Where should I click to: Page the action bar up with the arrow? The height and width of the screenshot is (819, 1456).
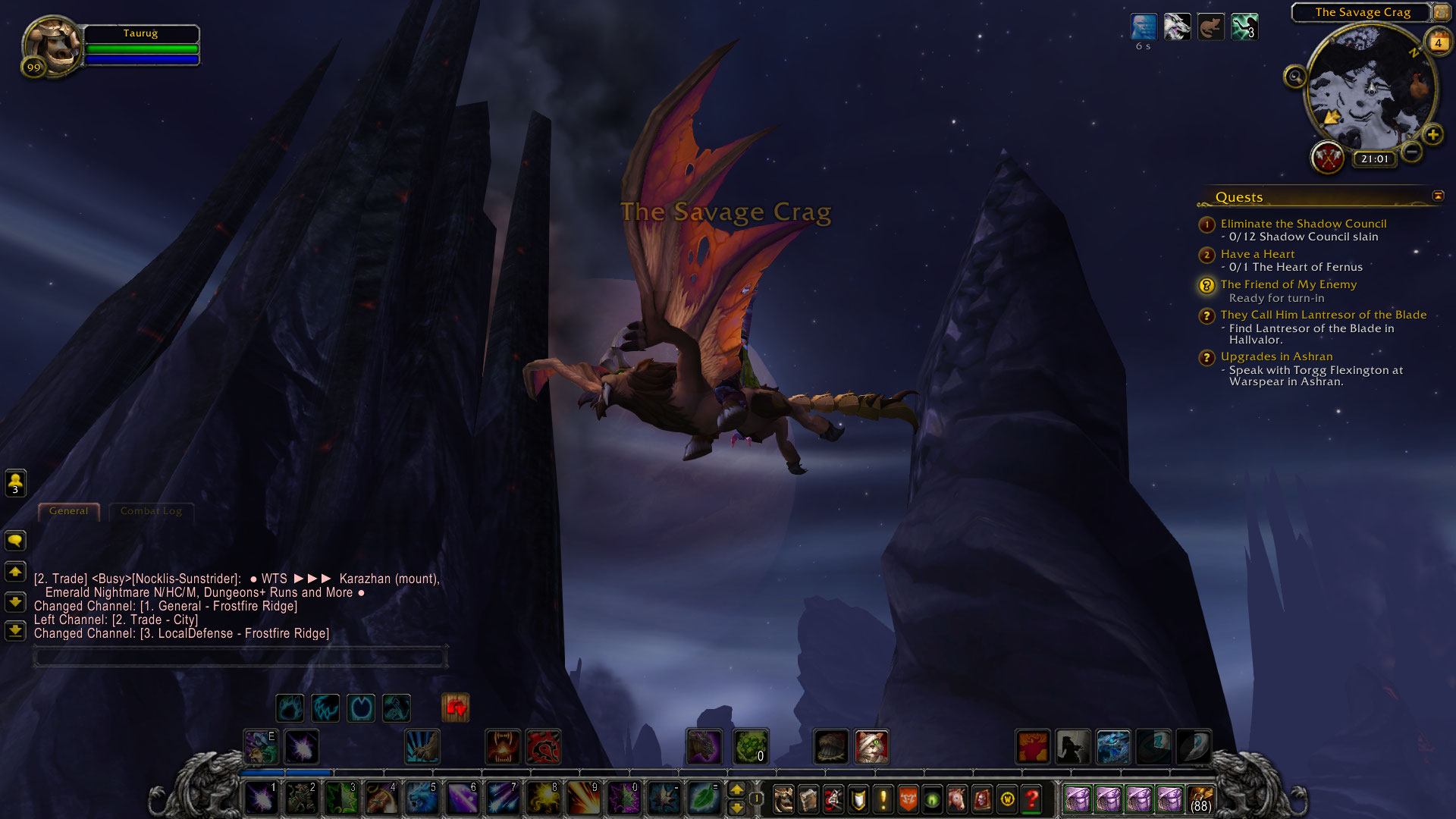pyautogui.click(x=736, y=790)
